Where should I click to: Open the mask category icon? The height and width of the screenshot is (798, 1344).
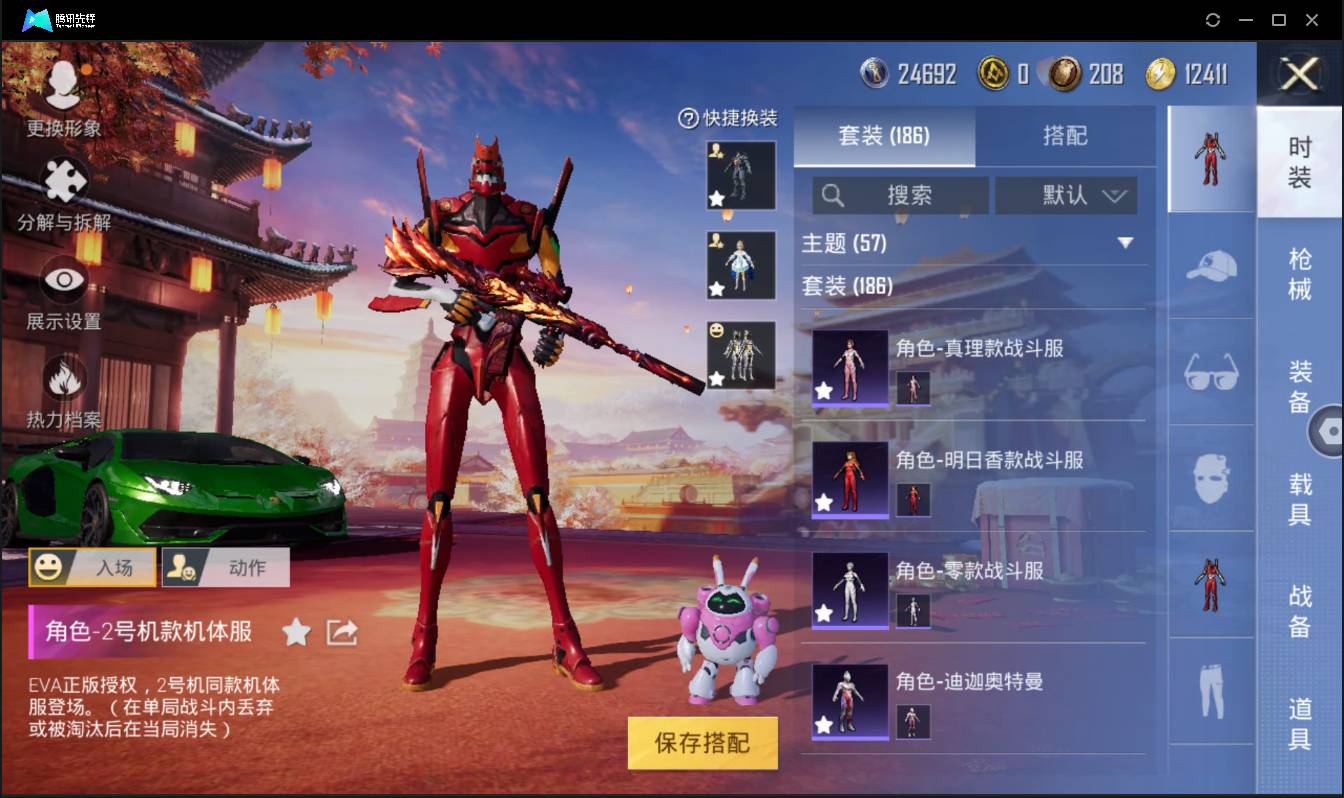coord(1211,478)
